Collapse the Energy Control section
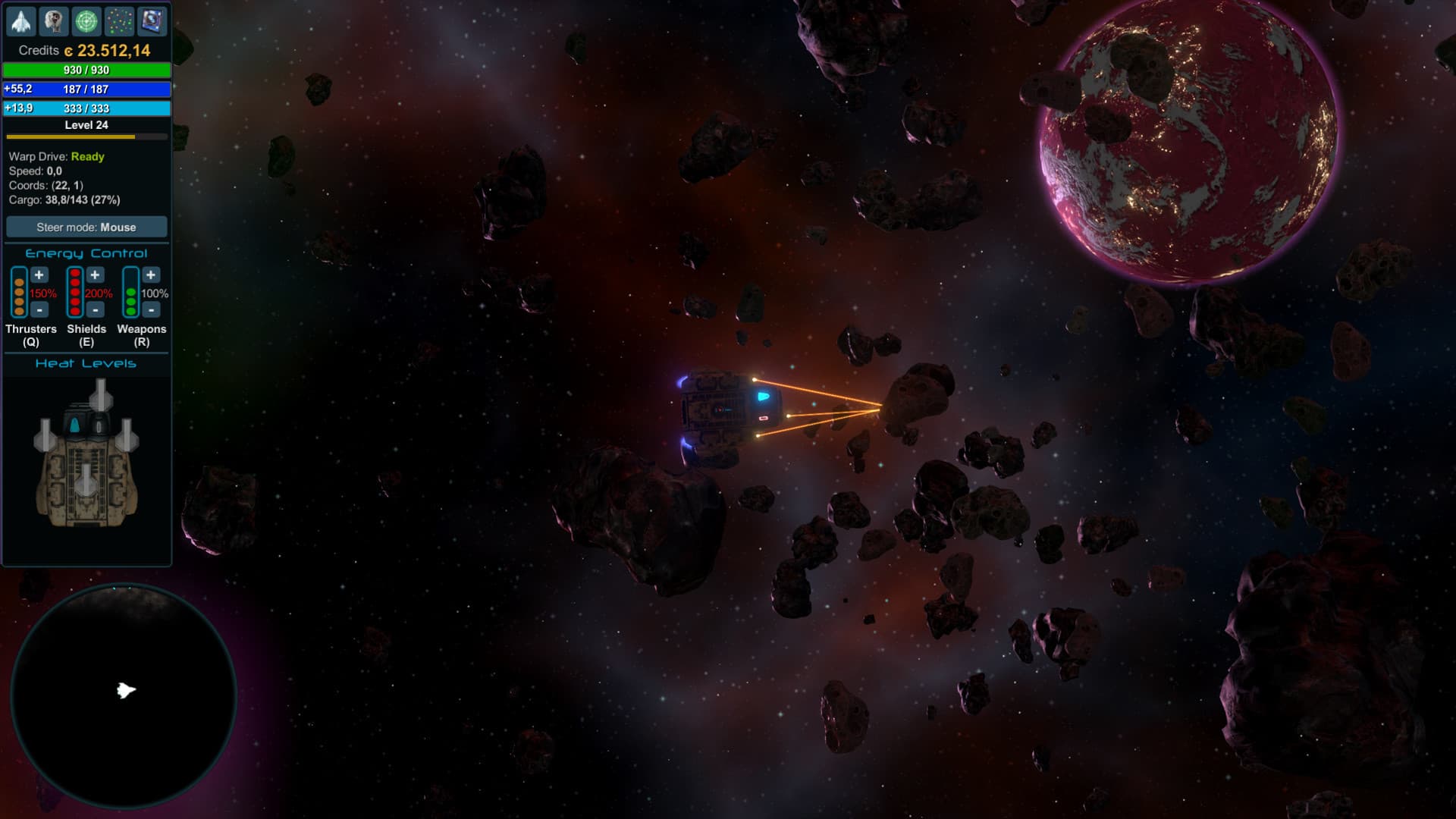The image size is (1456, 819). (x=86, y=253)
